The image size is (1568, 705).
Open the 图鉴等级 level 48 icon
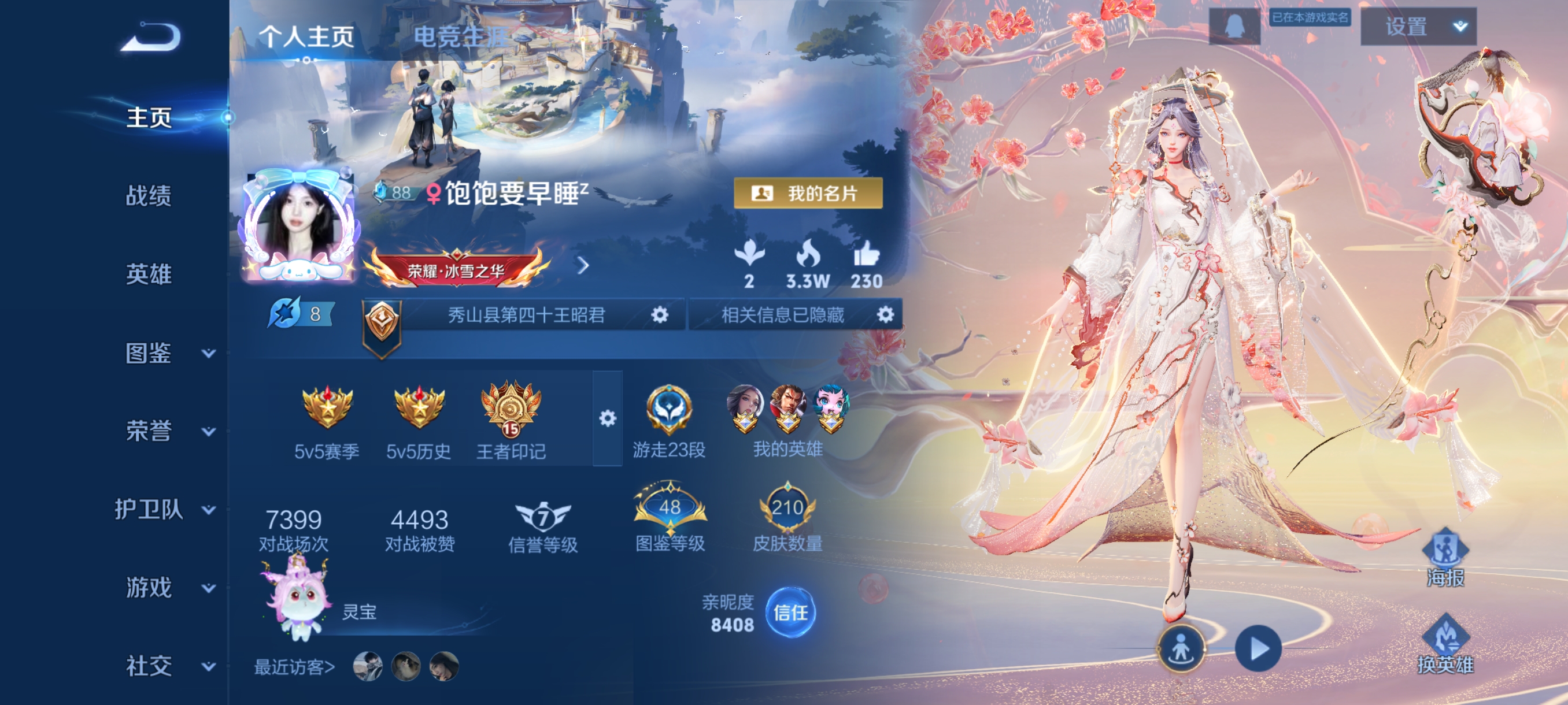(x=670, y=508)
